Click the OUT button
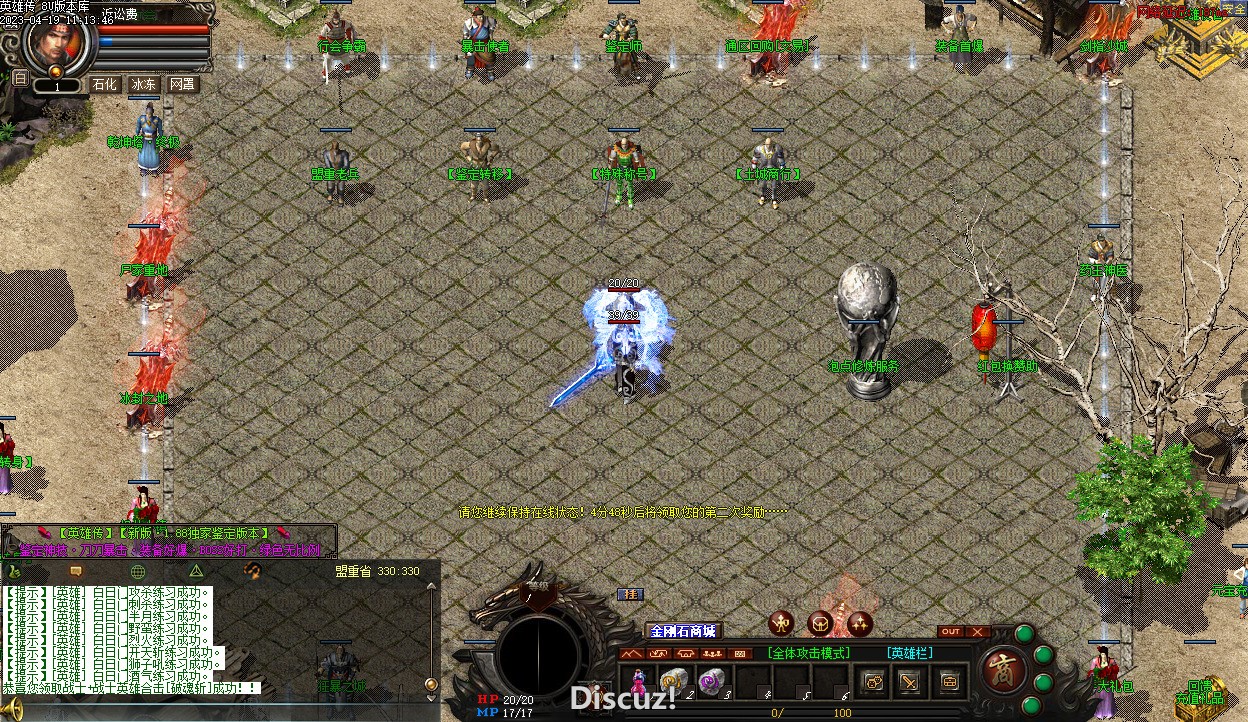This screenshot has width=1248, height=722. (950, 632)
